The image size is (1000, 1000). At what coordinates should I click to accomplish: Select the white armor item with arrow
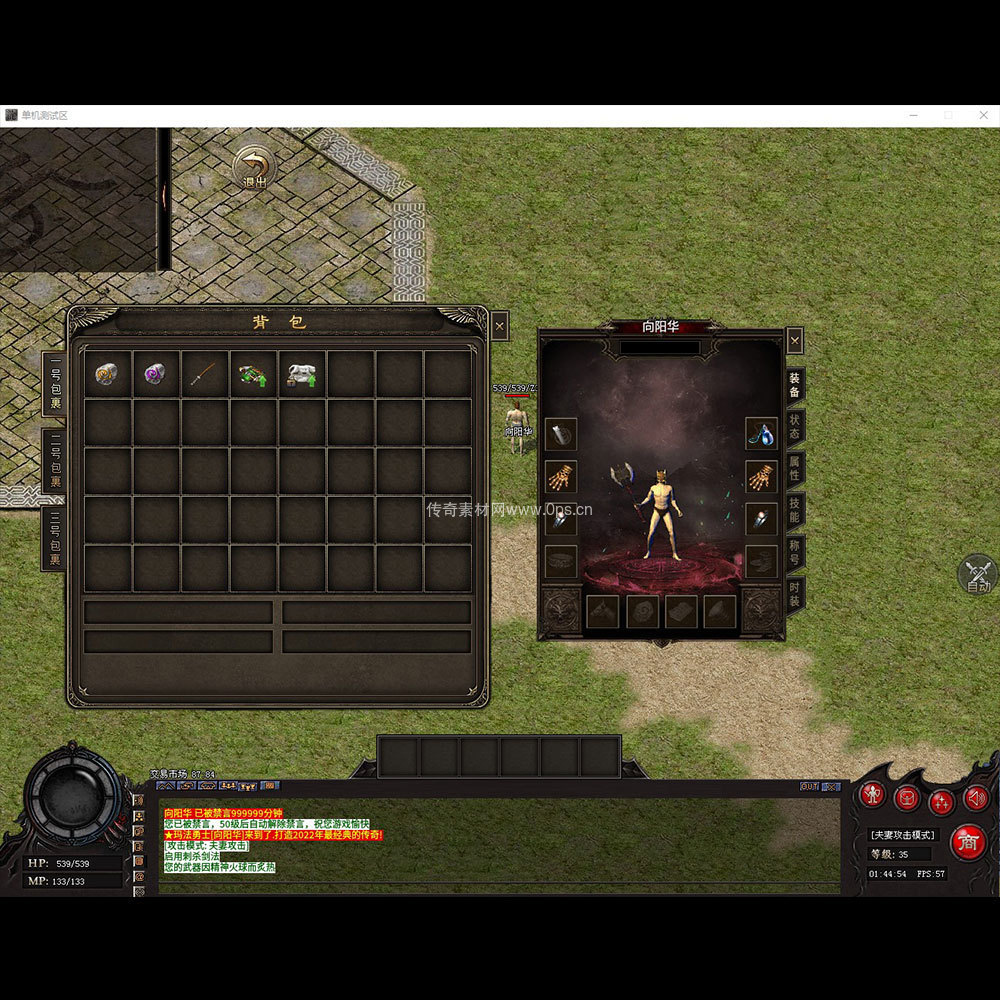(x=302, y=374)
